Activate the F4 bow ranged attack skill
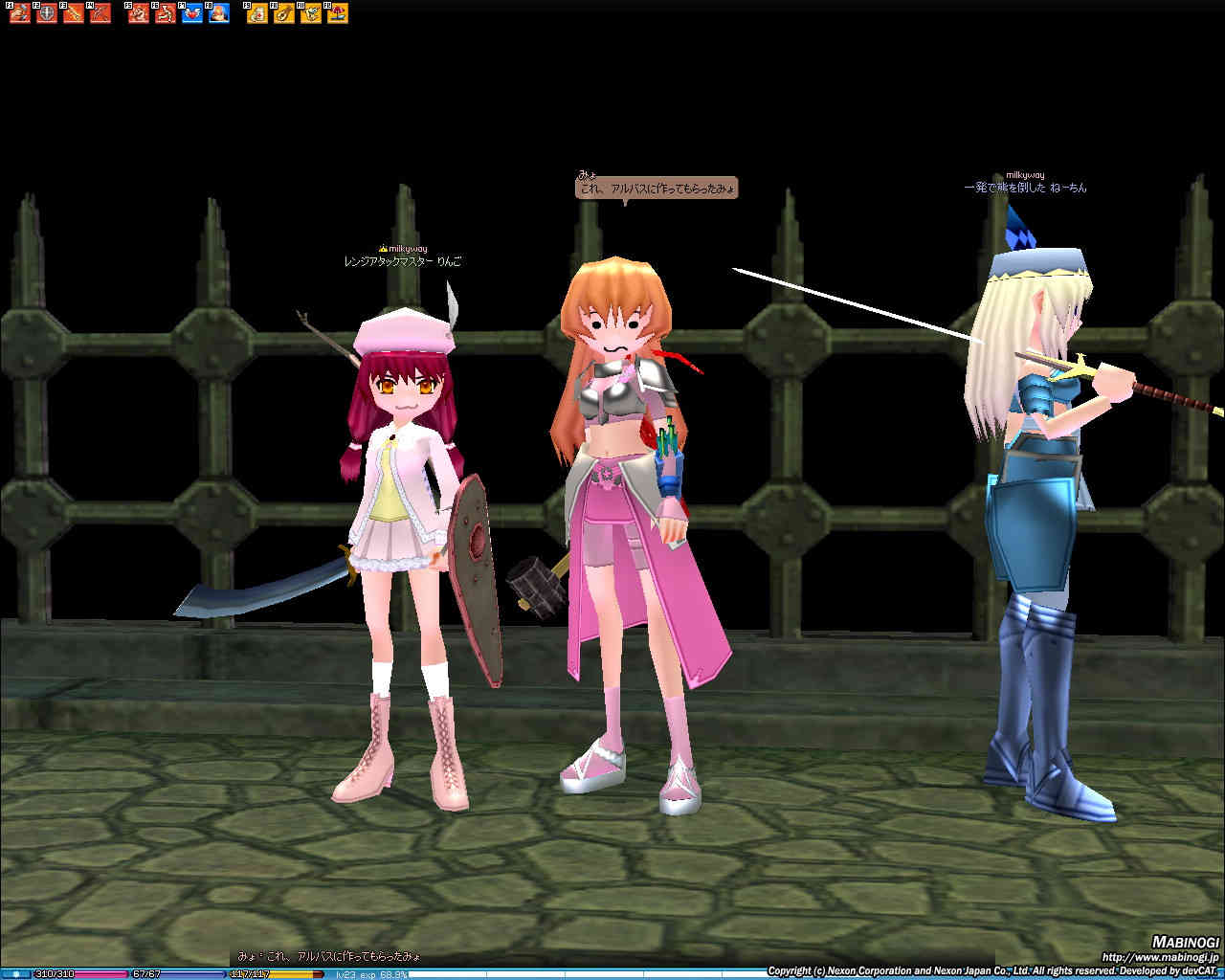This screenshot has width=1225, height=980. (x=100, y=13)
